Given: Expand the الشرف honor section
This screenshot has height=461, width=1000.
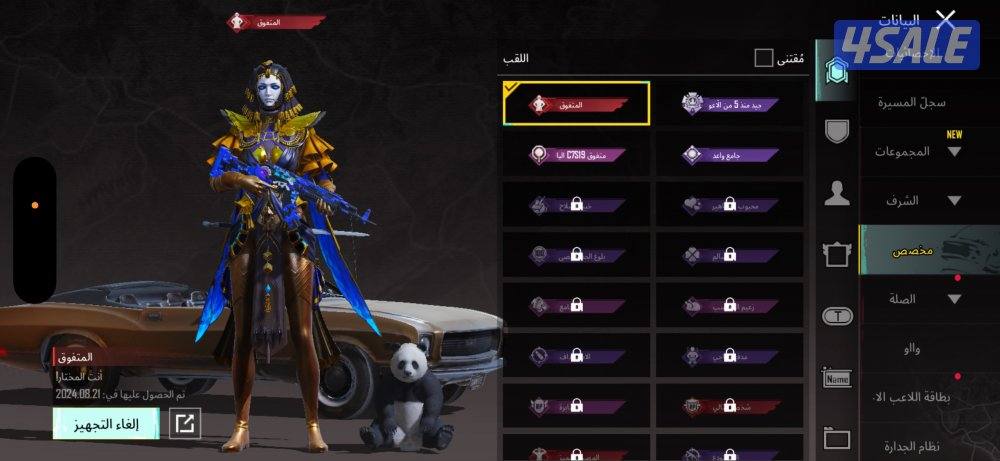Looking at the screenshot, I should click(x=918, y=200).
